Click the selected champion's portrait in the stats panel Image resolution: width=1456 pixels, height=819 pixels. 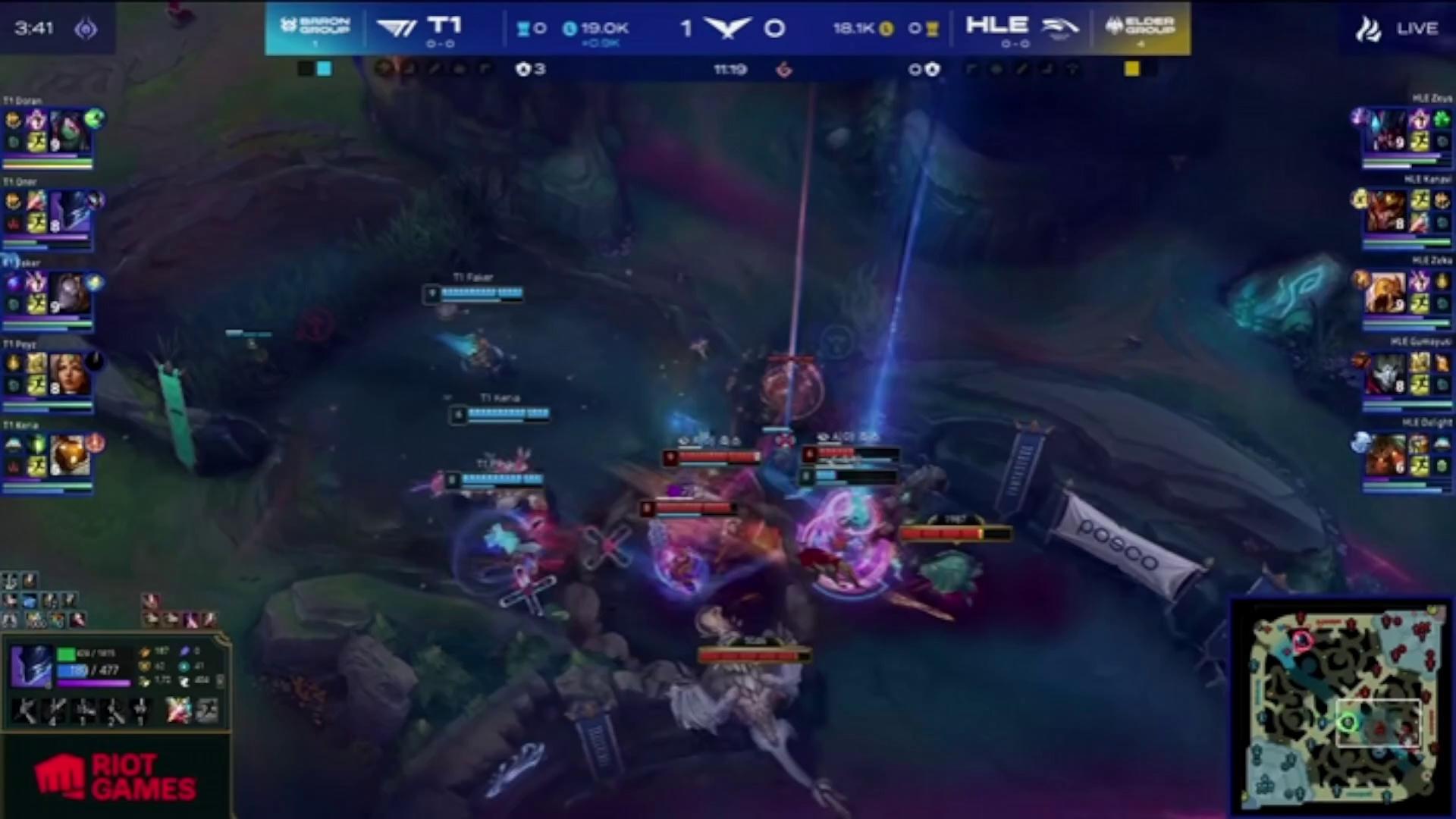point(31,667)
